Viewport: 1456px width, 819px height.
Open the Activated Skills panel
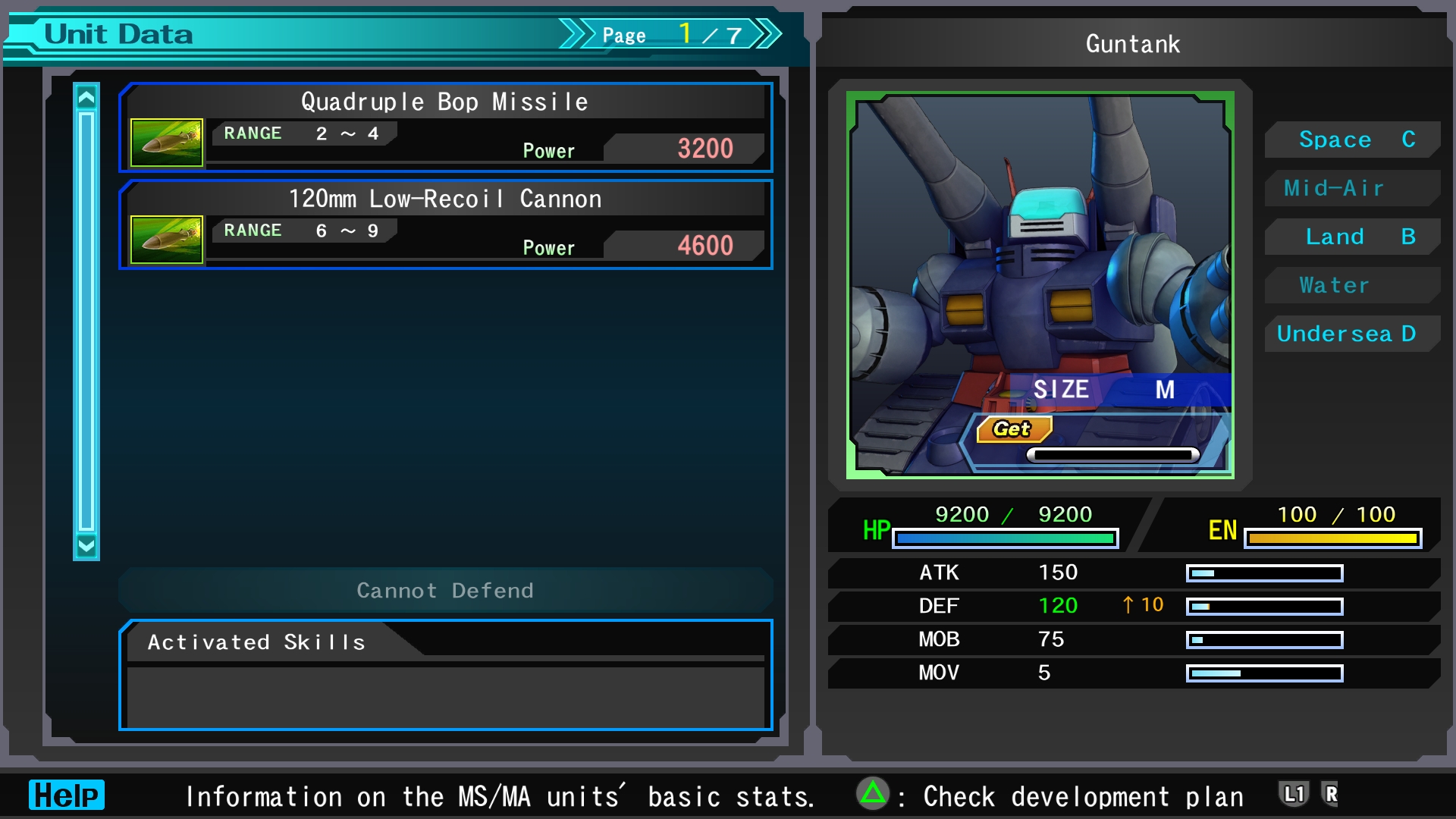pyautogui.click(x=446, y=675)
